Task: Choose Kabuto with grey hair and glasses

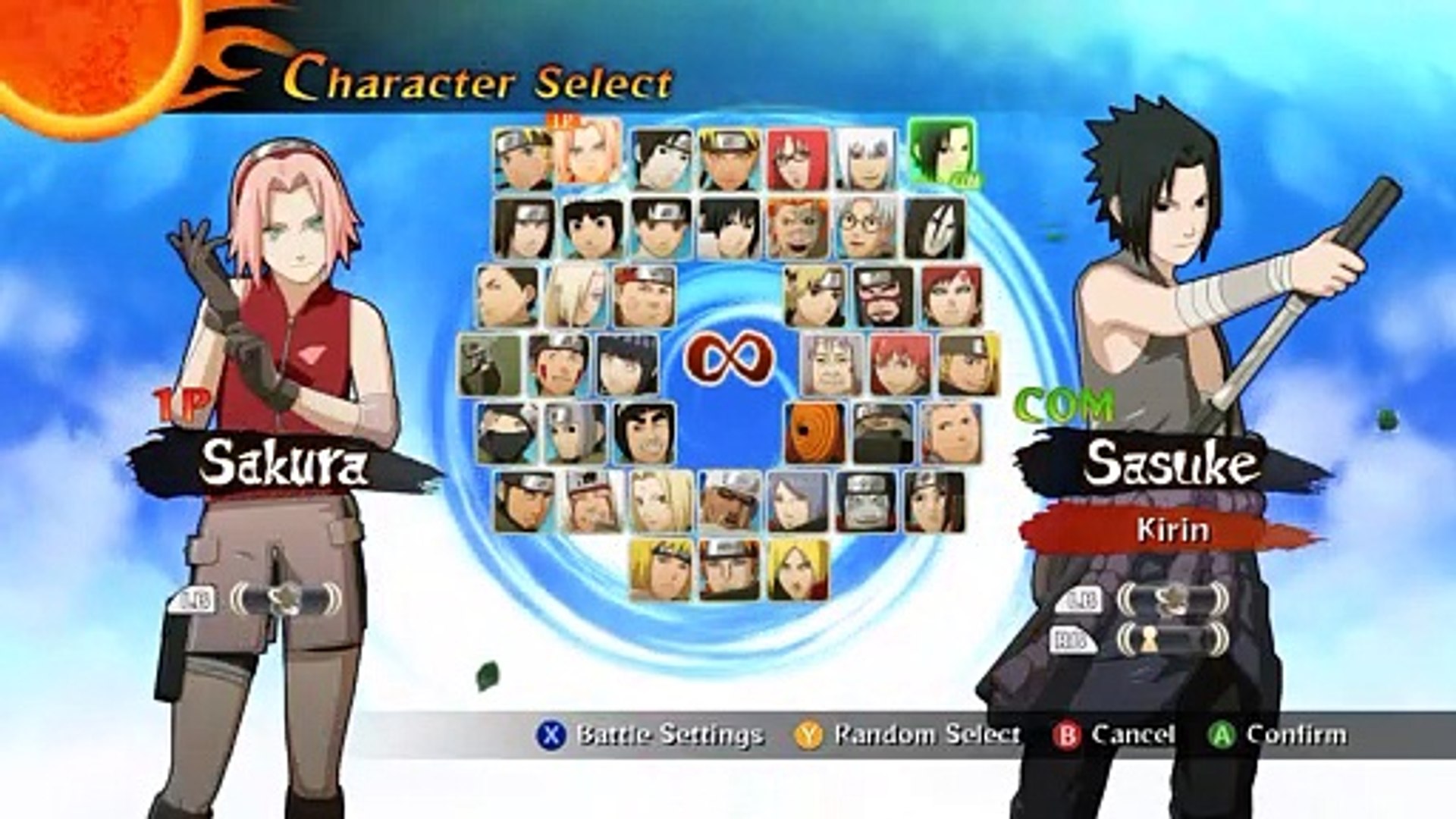Action: pyautogui.click(x=865, y=227)
